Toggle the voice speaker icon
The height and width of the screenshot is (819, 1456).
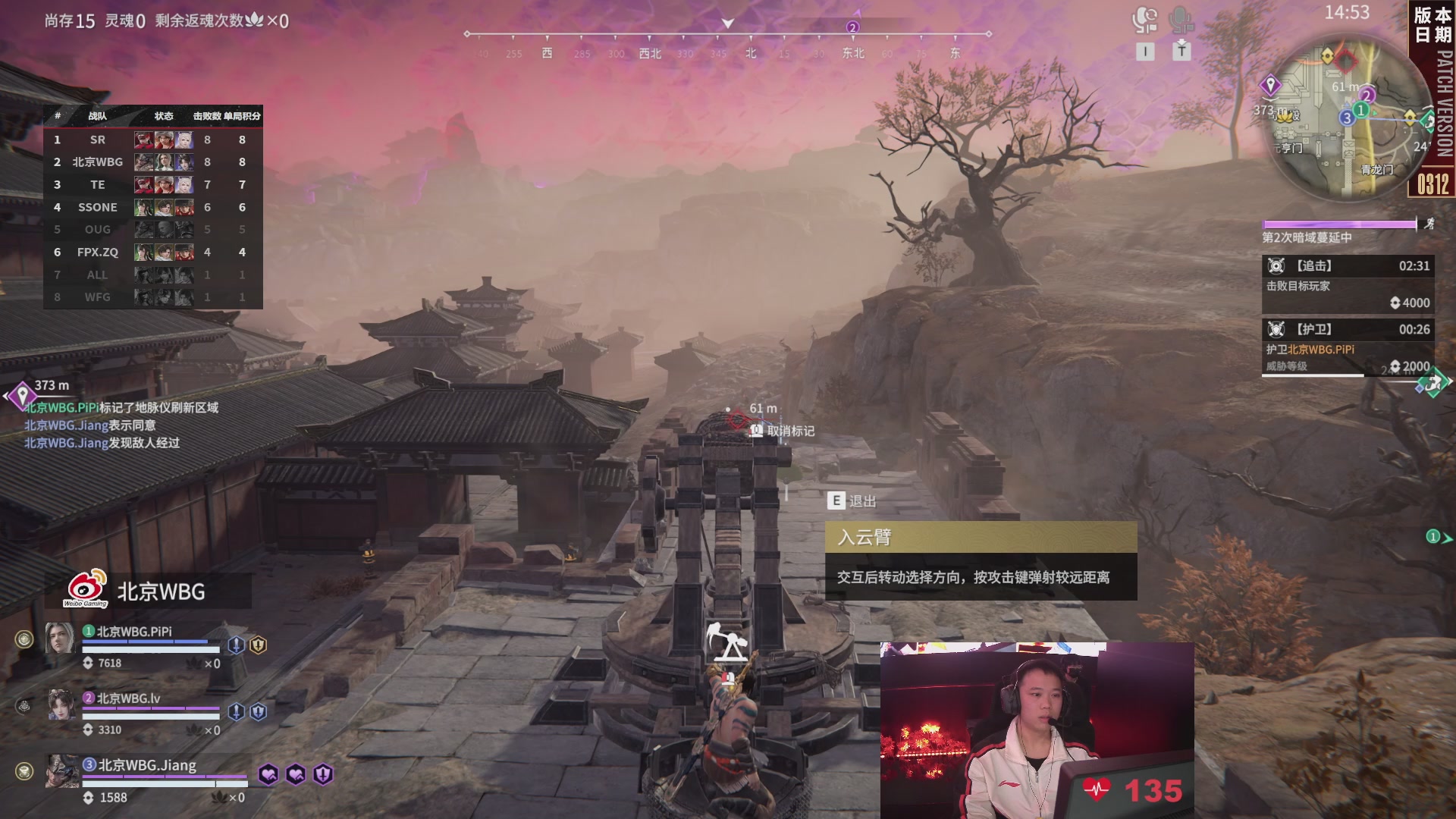pyautogui.click(x=1144, y=21)
